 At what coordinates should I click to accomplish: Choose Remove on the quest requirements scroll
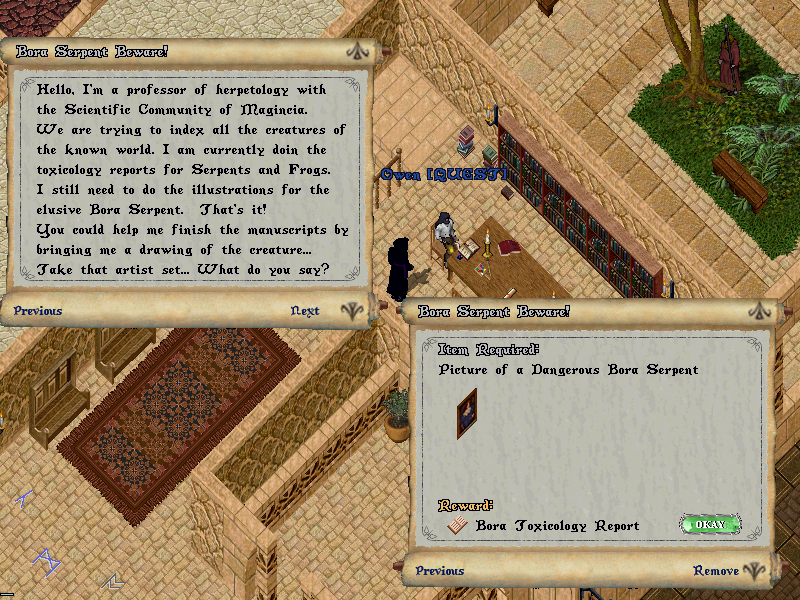tap(716, 571)
